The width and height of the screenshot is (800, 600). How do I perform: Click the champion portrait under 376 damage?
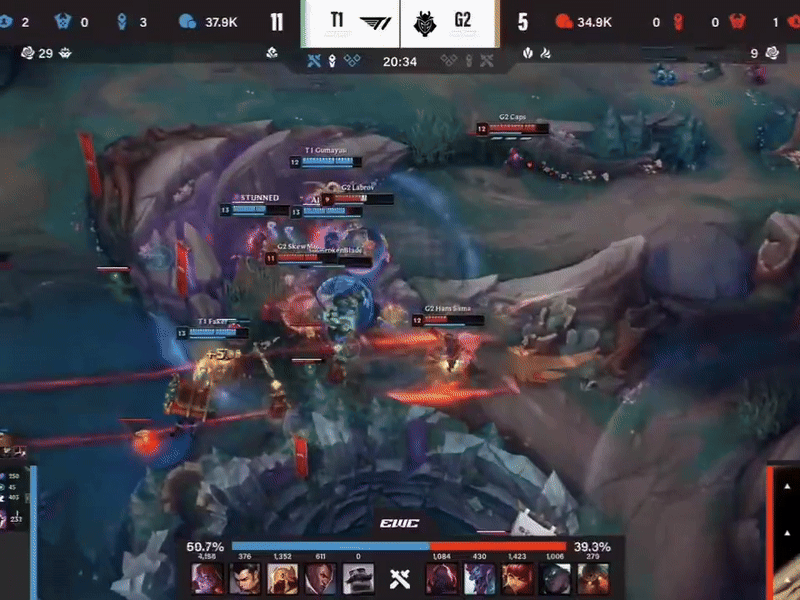tap(243, 579)
